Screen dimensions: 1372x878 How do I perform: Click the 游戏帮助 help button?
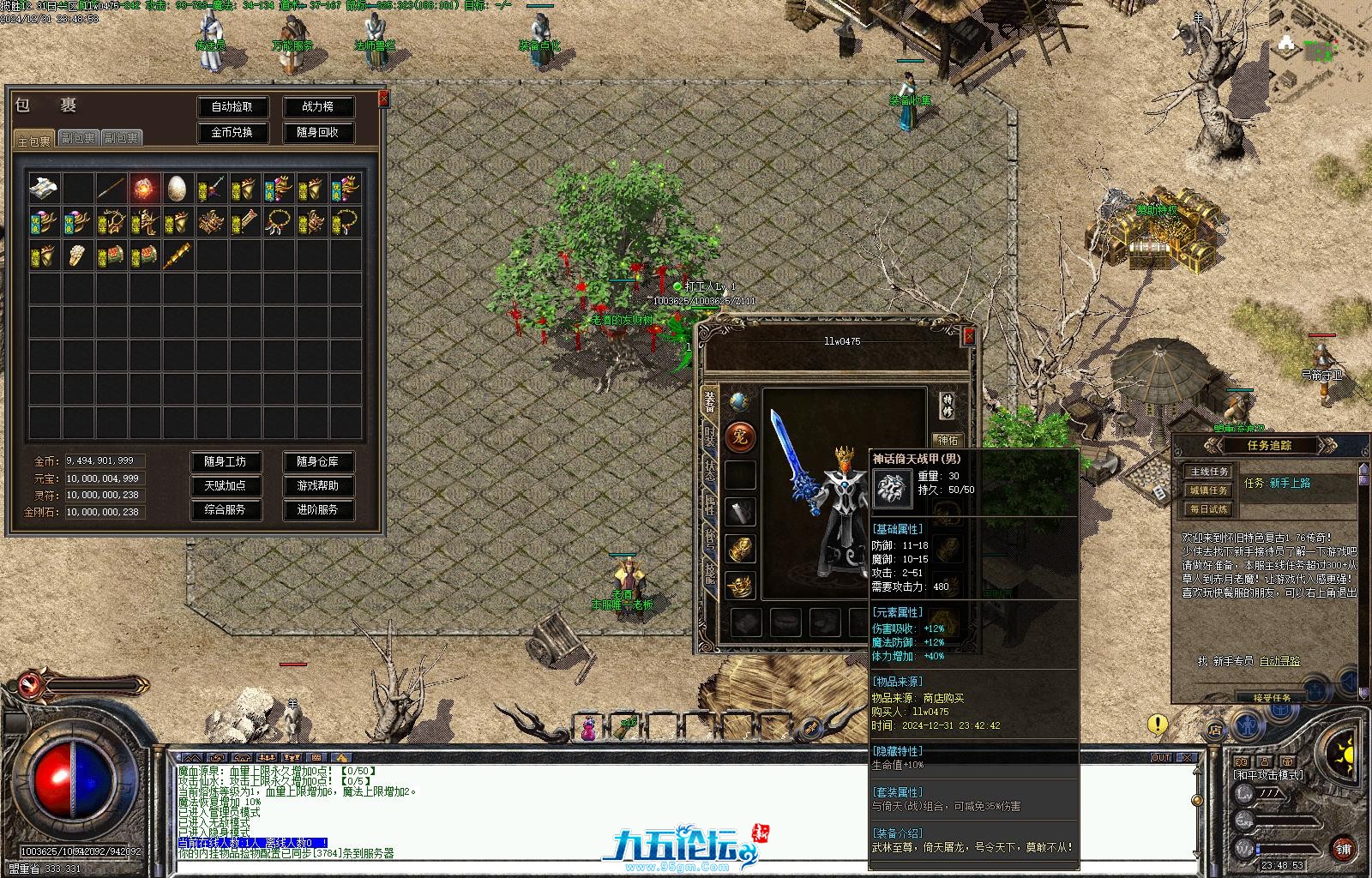tap(317, 486)
